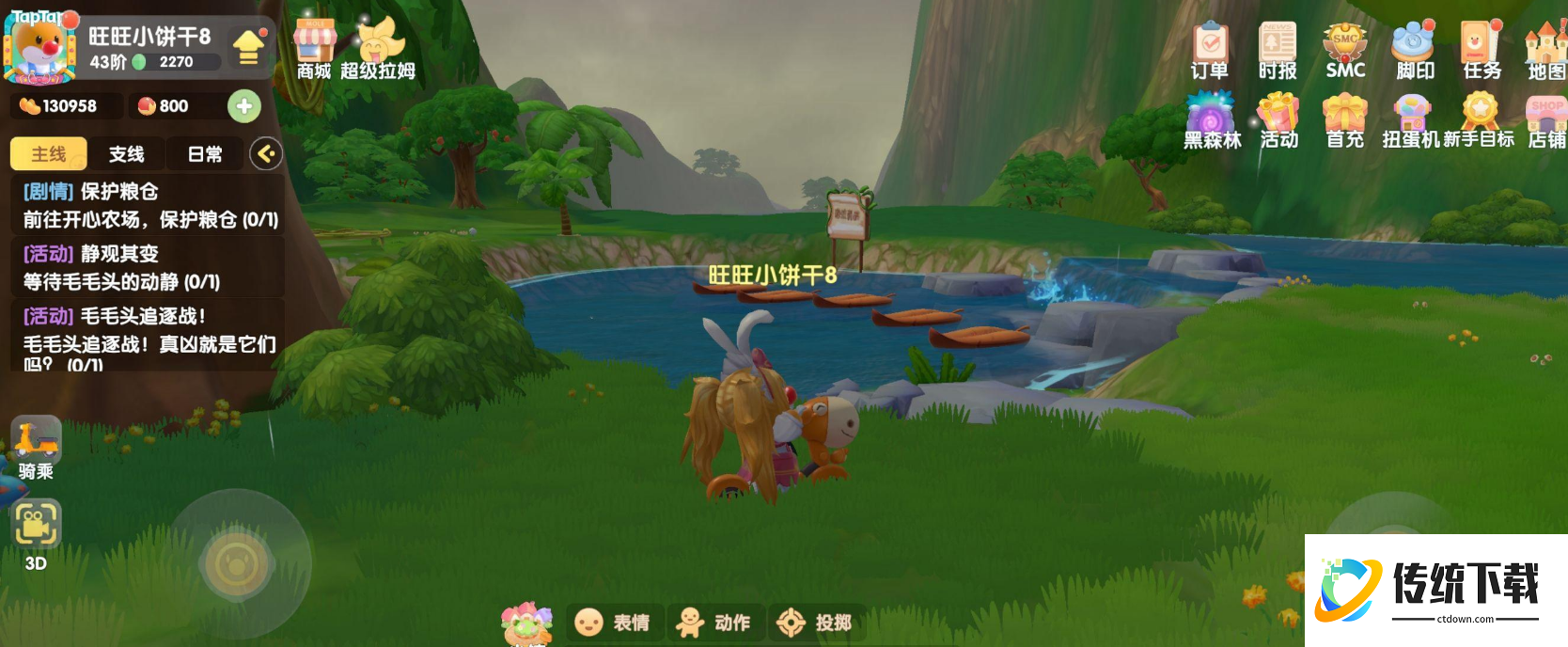Open the 商城 shop icon
This screenshot has height=647, width=1568.
tap(314, 49)
